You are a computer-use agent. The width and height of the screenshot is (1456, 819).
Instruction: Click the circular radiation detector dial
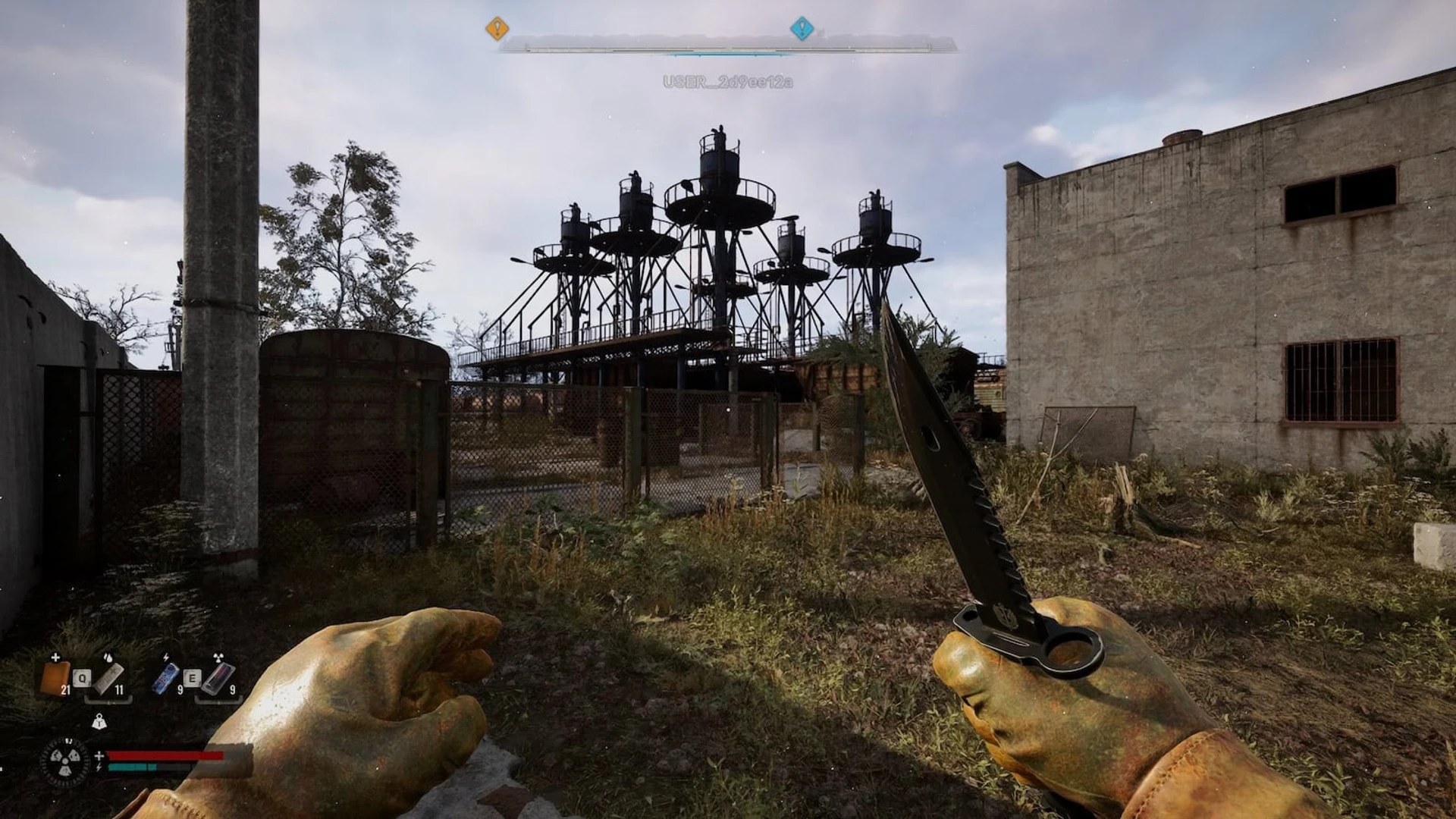[x=64, y=762]
